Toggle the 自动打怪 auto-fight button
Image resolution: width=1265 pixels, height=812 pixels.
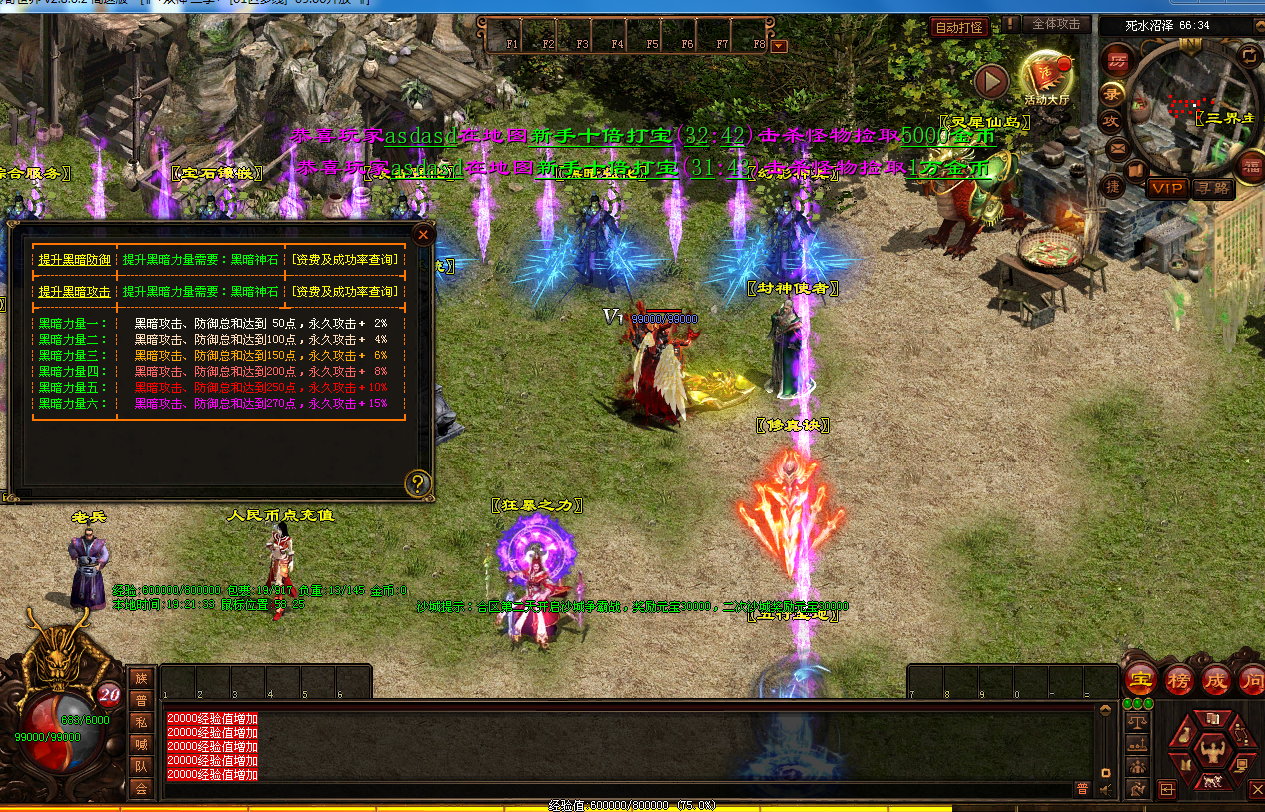959,27
